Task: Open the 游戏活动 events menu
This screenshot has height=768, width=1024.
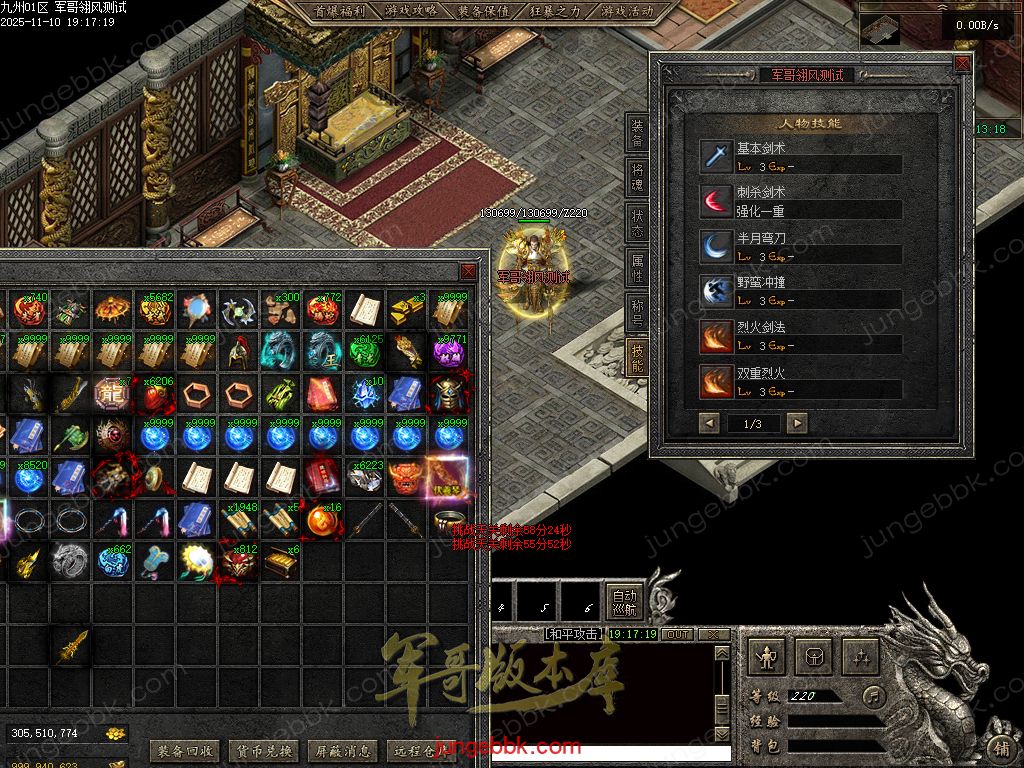Action: coord(627,11)
